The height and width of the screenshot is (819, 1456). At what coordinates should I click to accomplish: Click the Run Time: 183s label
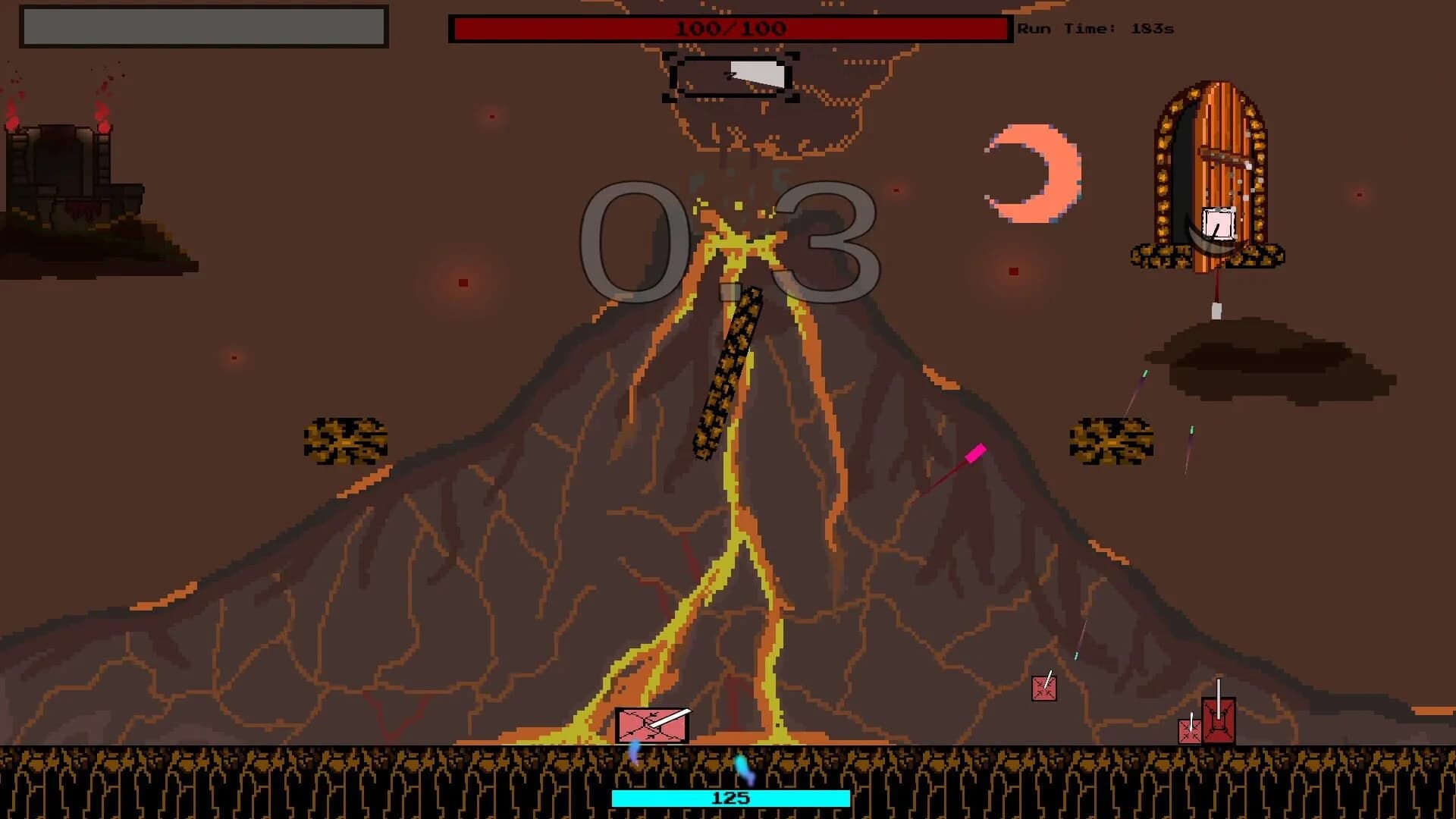(x=1094, y=29)
